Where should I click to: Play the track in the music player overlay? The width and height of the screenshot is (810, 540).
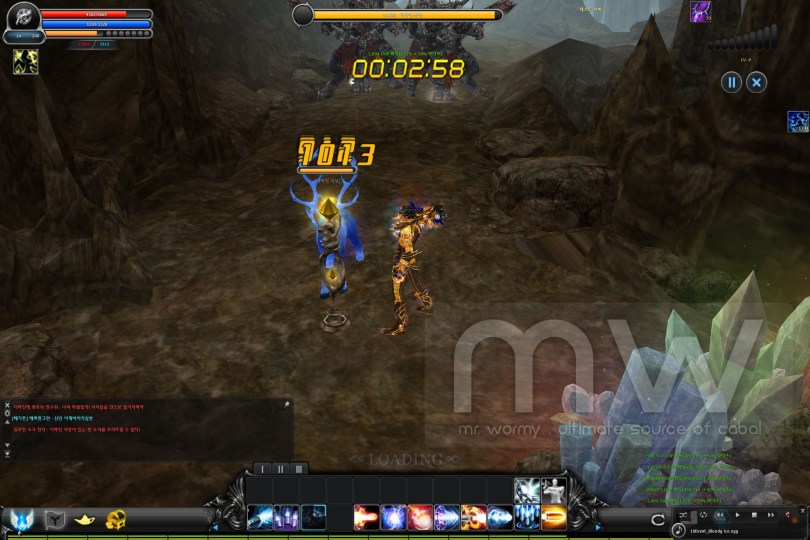tap(738, 514)
